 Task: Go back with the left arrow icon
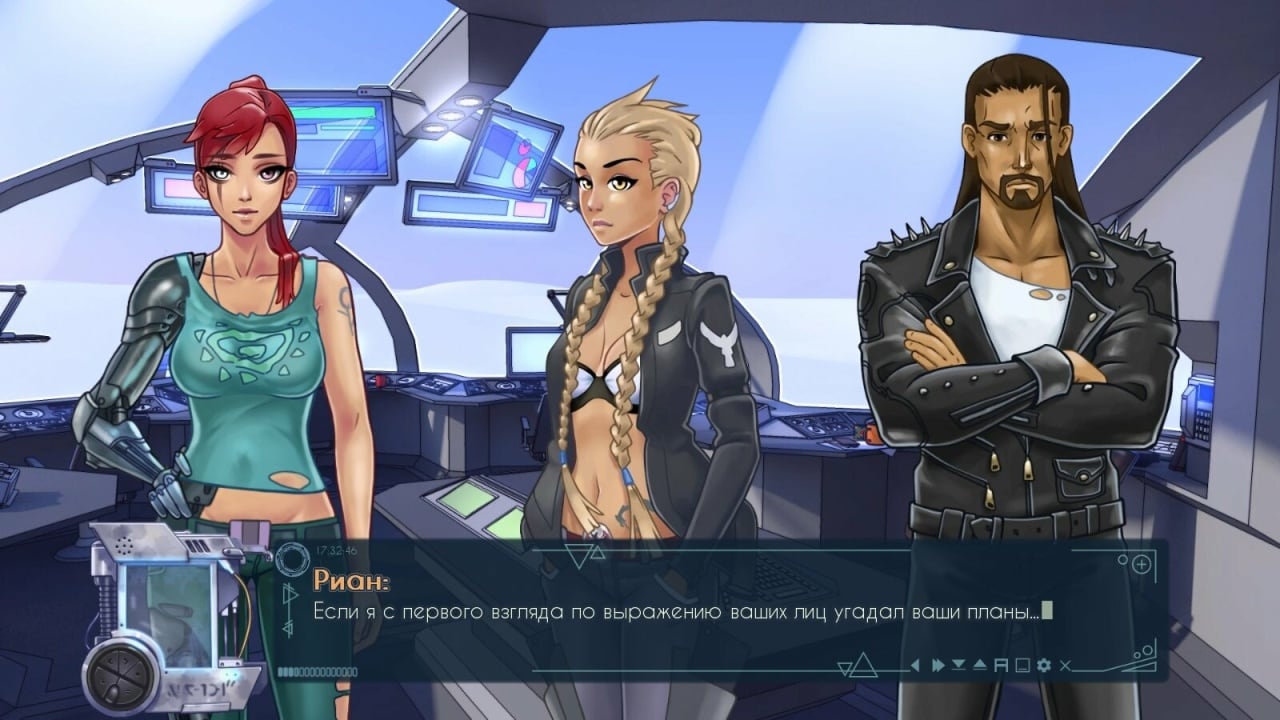pos(914,665)
